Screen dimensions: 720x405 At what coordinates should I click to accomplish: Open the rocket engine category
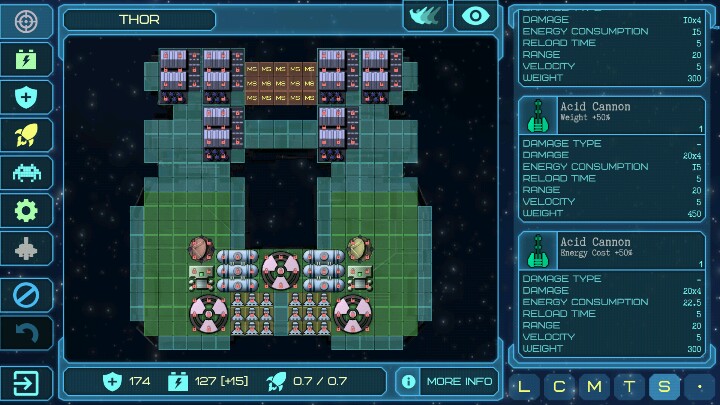tap(27, 134)
